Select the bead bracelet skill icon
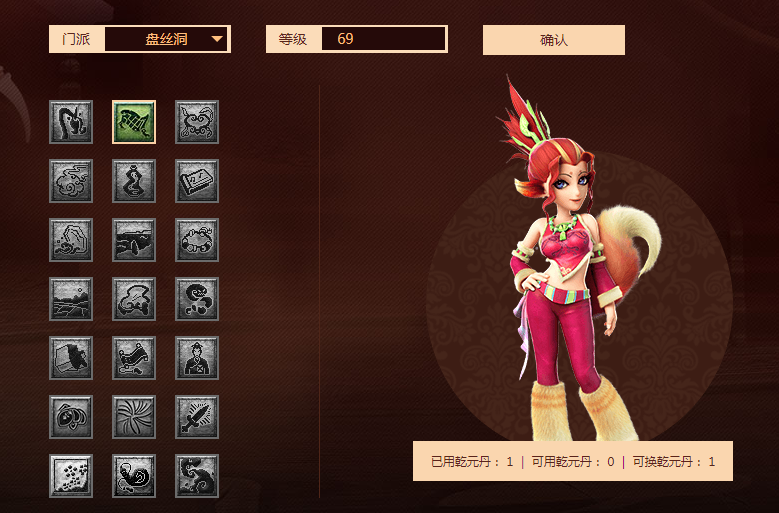The image size is (779, 513). pos(197,240)
